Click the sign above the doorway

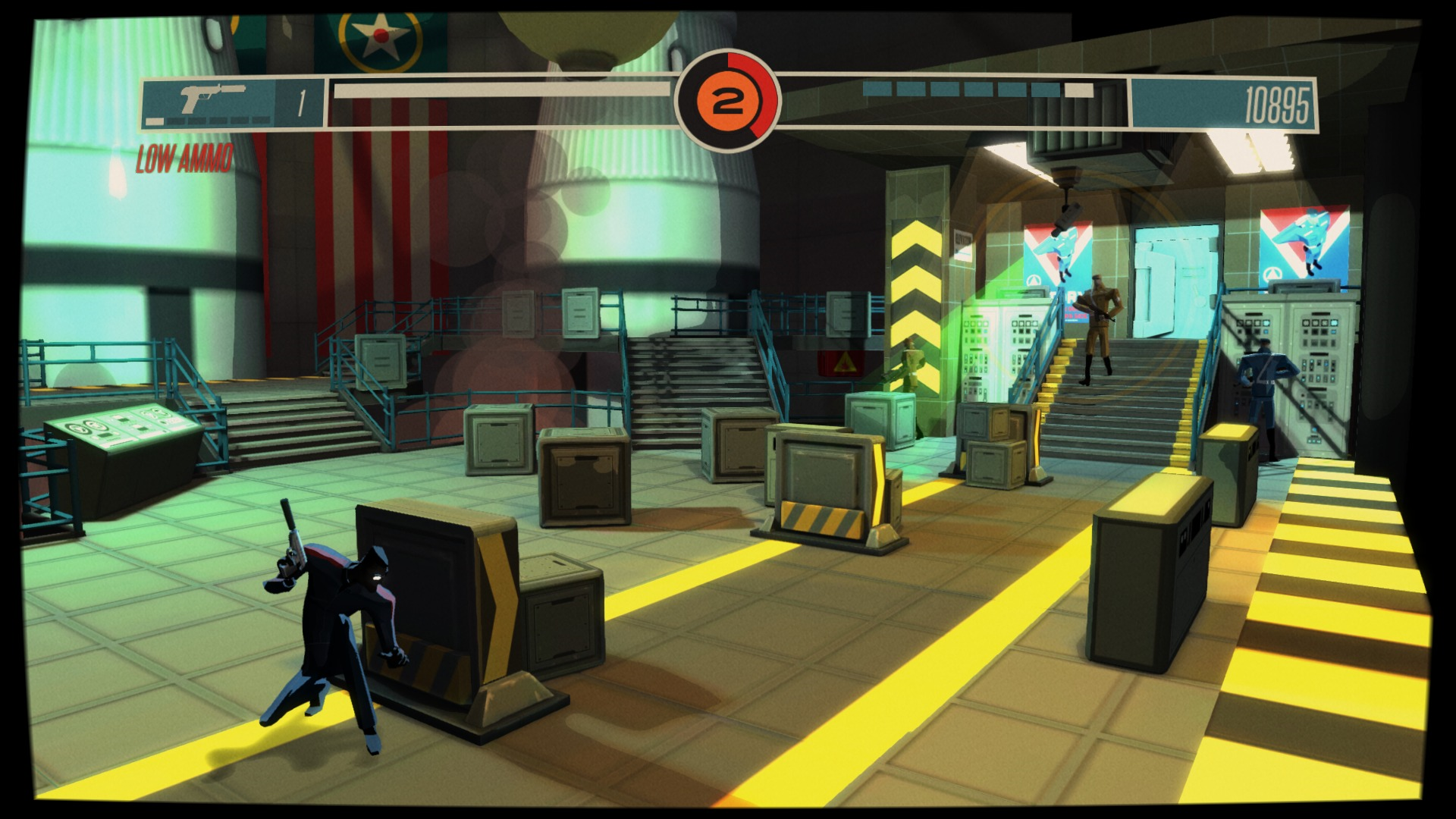(x=962, y=243)
